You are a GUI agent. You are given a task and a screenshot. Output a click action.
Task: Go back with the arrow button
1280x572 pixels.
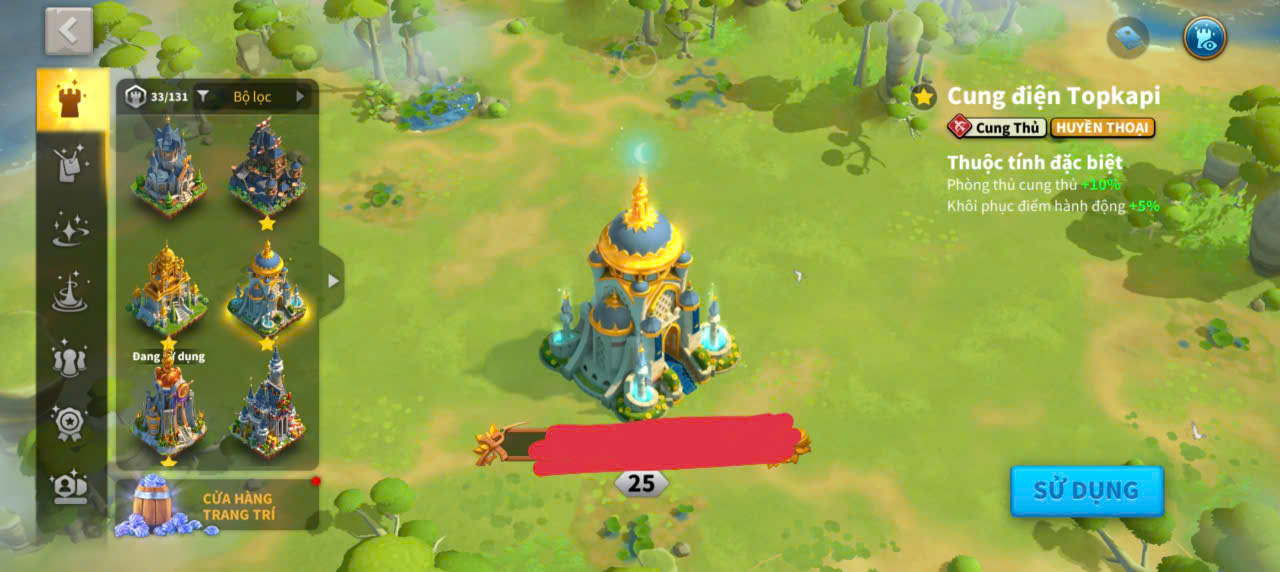(68, 31)
